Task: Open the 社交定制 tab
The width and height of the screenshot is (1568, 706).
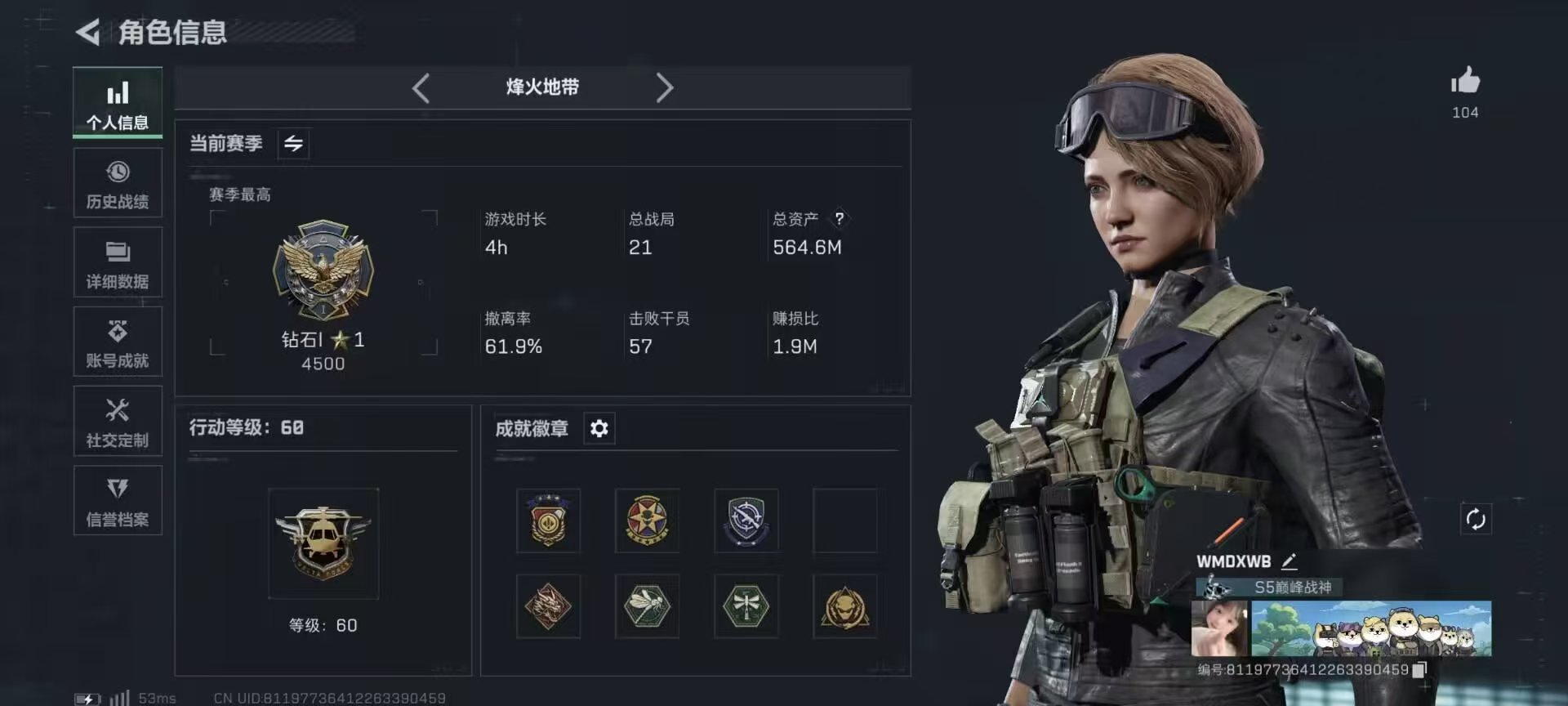Action: pos(118,422)
